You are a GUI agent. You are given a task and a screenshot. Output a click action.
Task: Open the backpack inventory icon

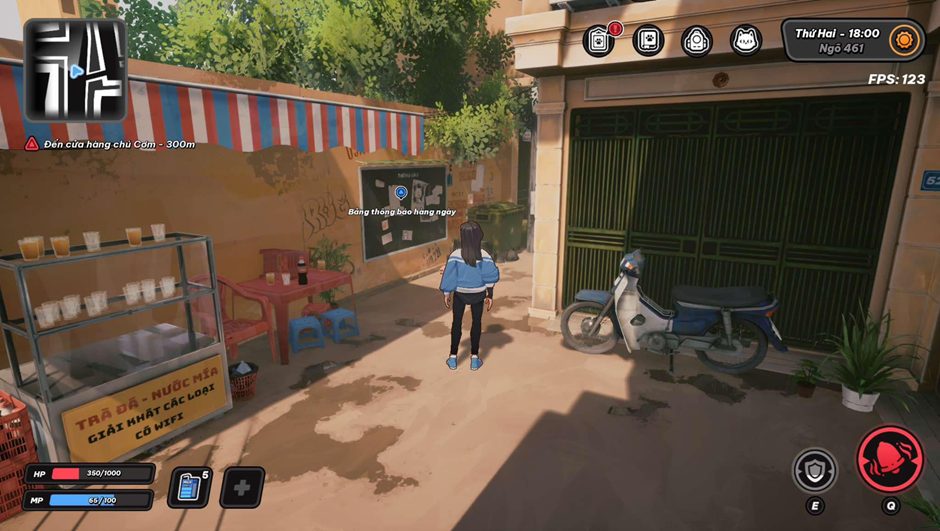click(697, 41)
